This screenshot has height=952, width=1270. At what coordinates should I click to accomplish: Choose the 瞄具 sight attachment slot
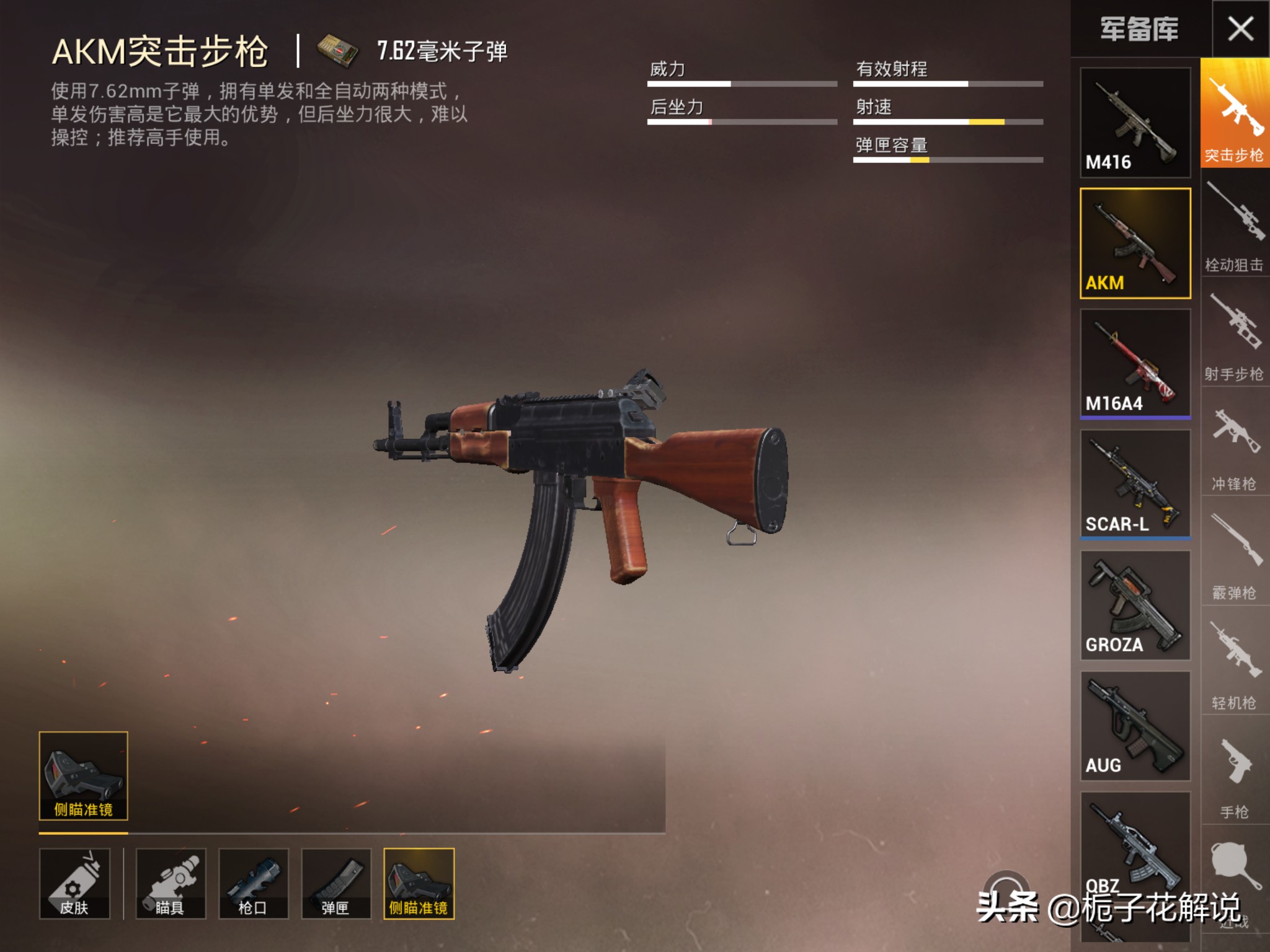[x=171, y=883]
